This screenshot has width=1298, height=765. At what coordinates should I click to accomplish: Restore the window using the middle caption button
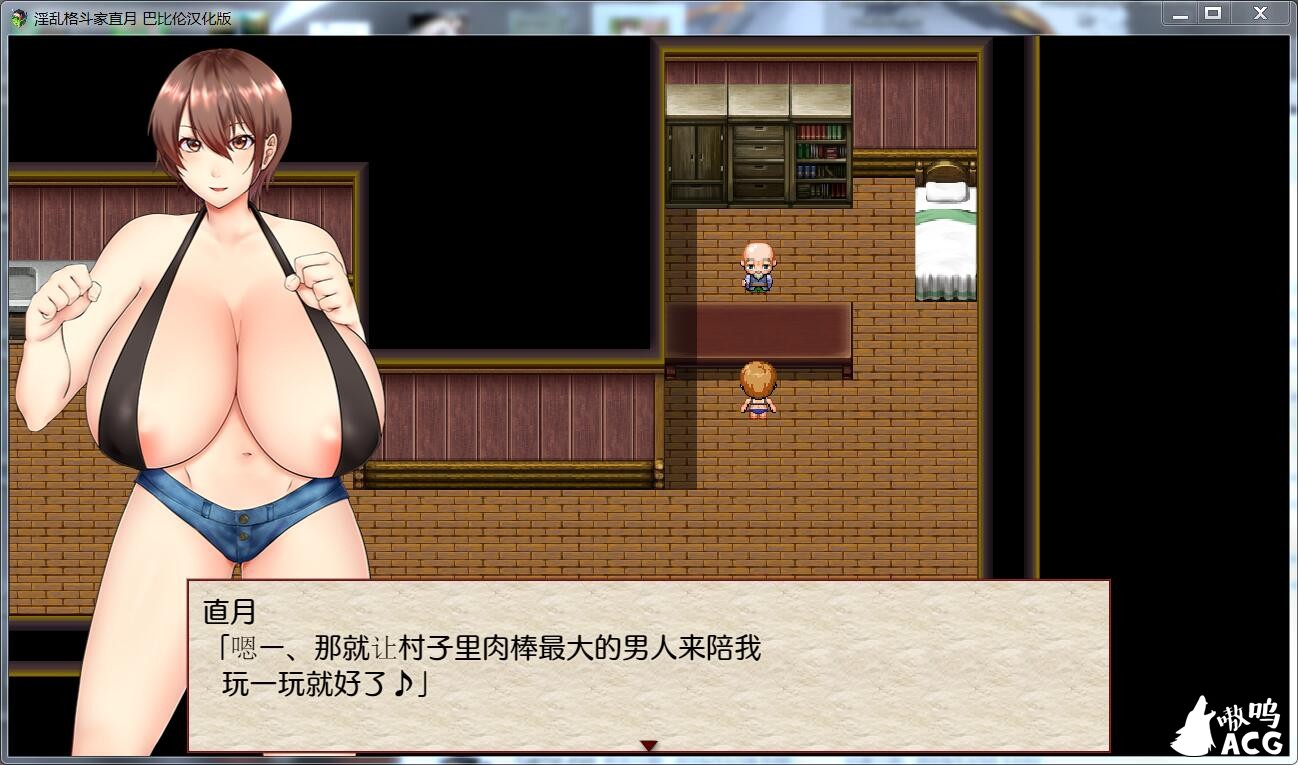(x=1214, y=13)
